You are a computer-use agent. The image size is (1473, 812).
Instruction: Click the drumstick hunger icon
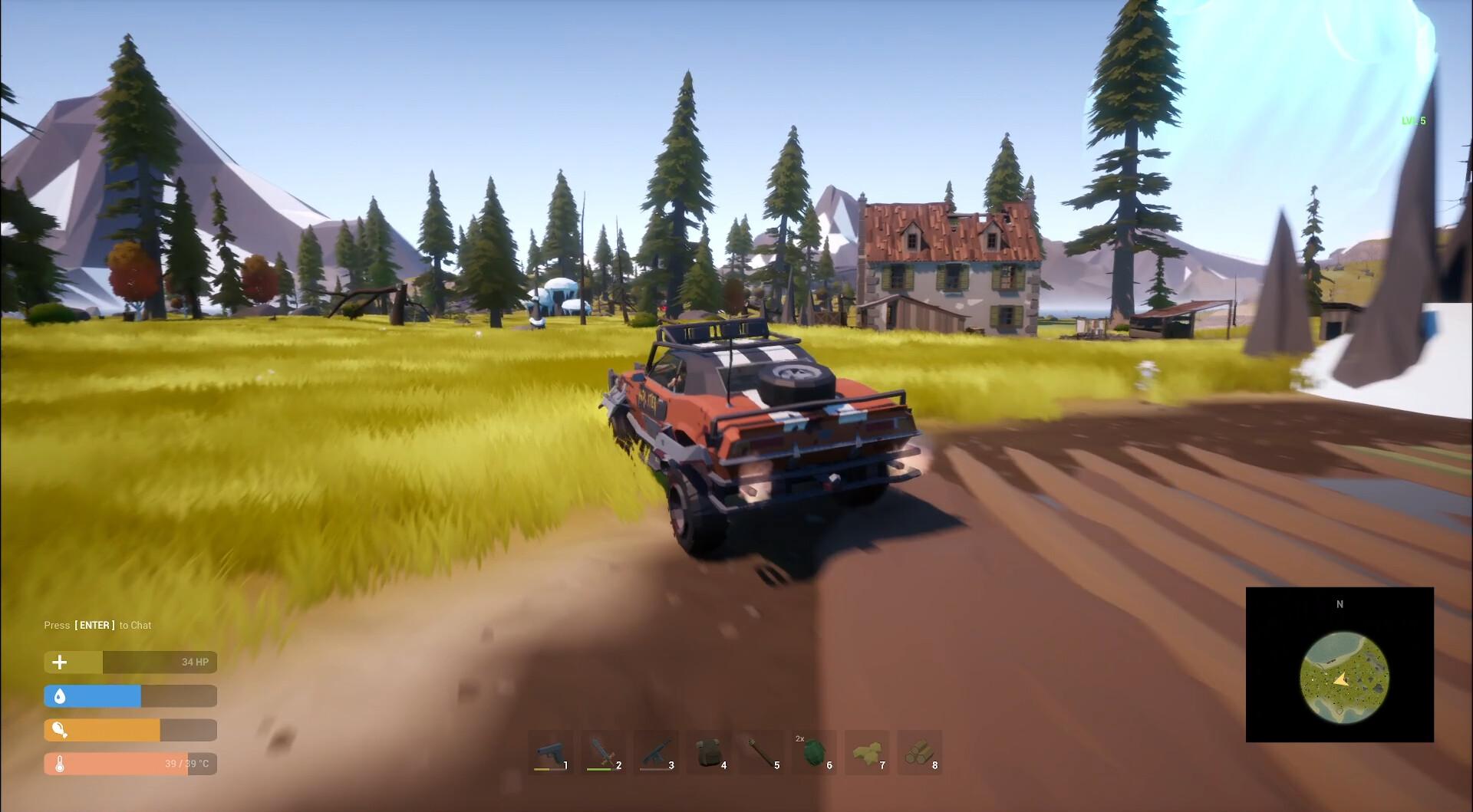(x=59, y=730)
